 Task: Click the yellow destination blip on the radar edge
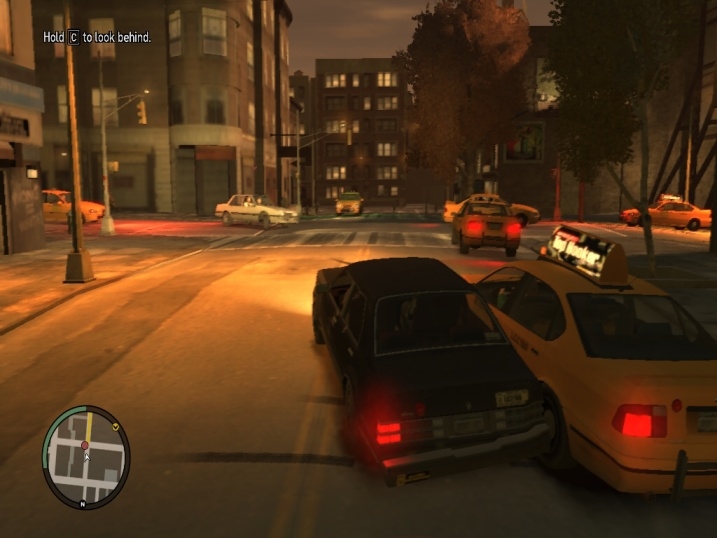117,427
